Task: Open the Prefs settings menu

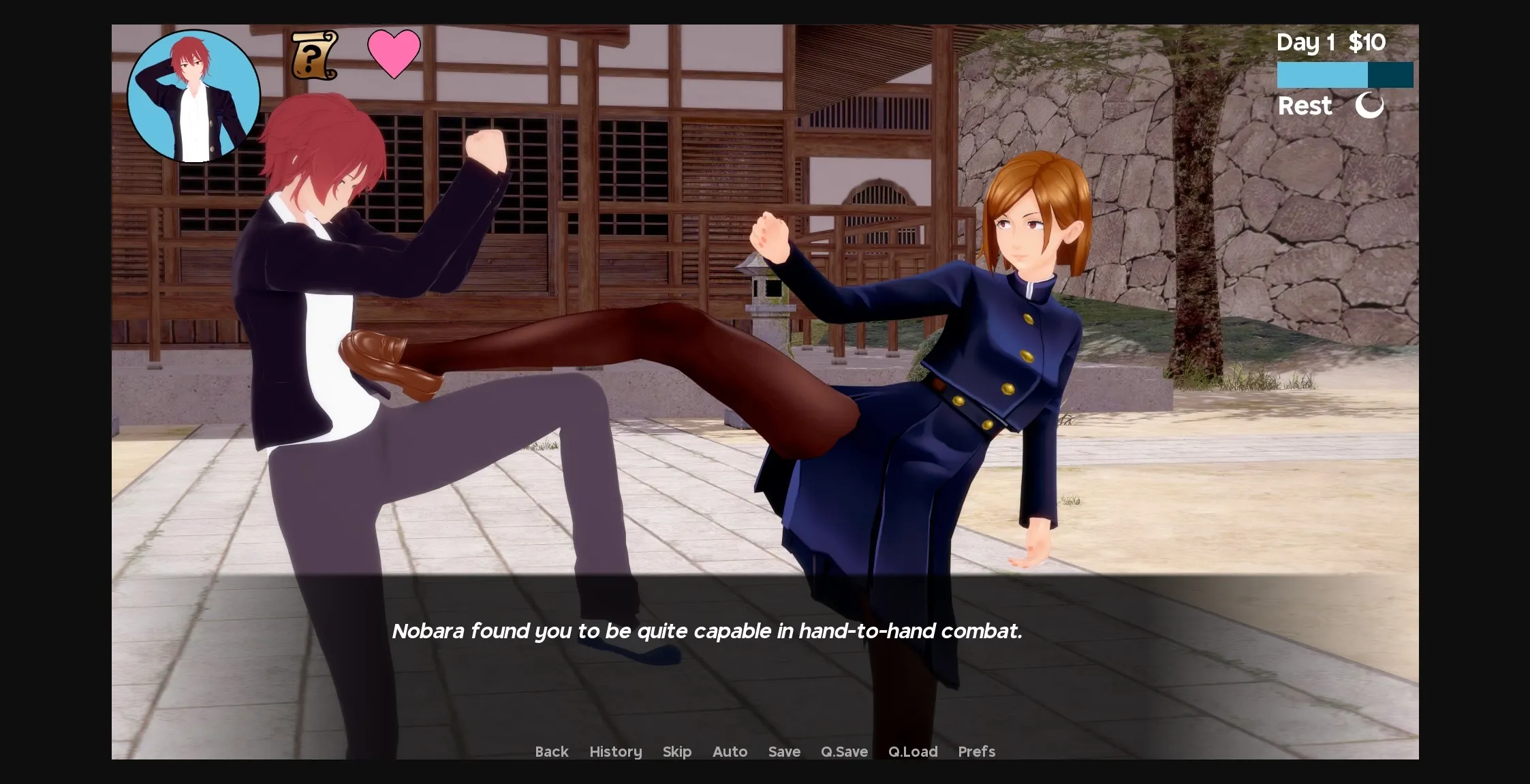Action: tap(977, 752)
